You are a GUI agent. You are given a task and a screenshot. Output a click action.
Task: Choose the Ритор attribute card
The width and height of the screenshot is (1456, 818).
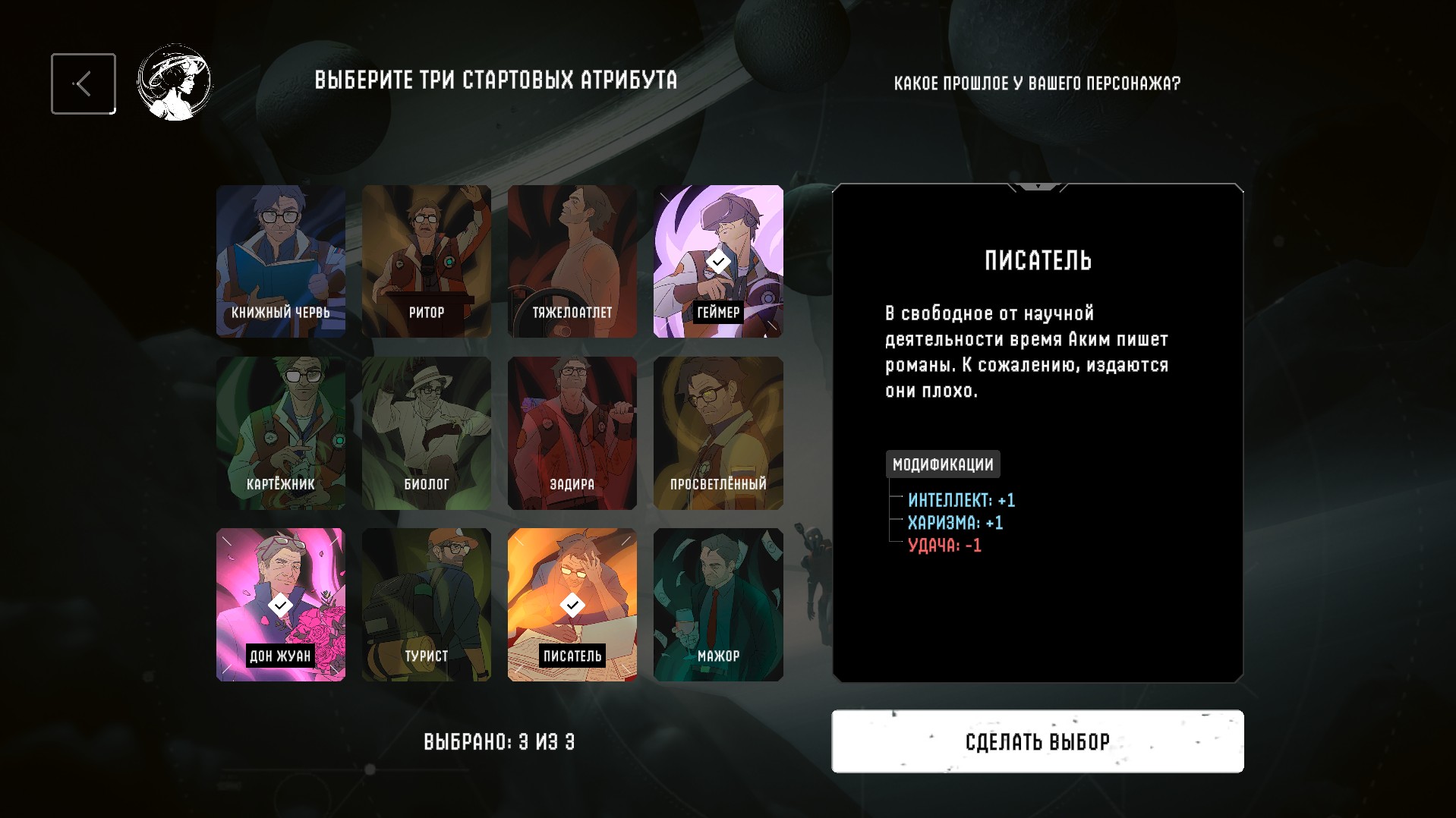(x=427, y=261)
